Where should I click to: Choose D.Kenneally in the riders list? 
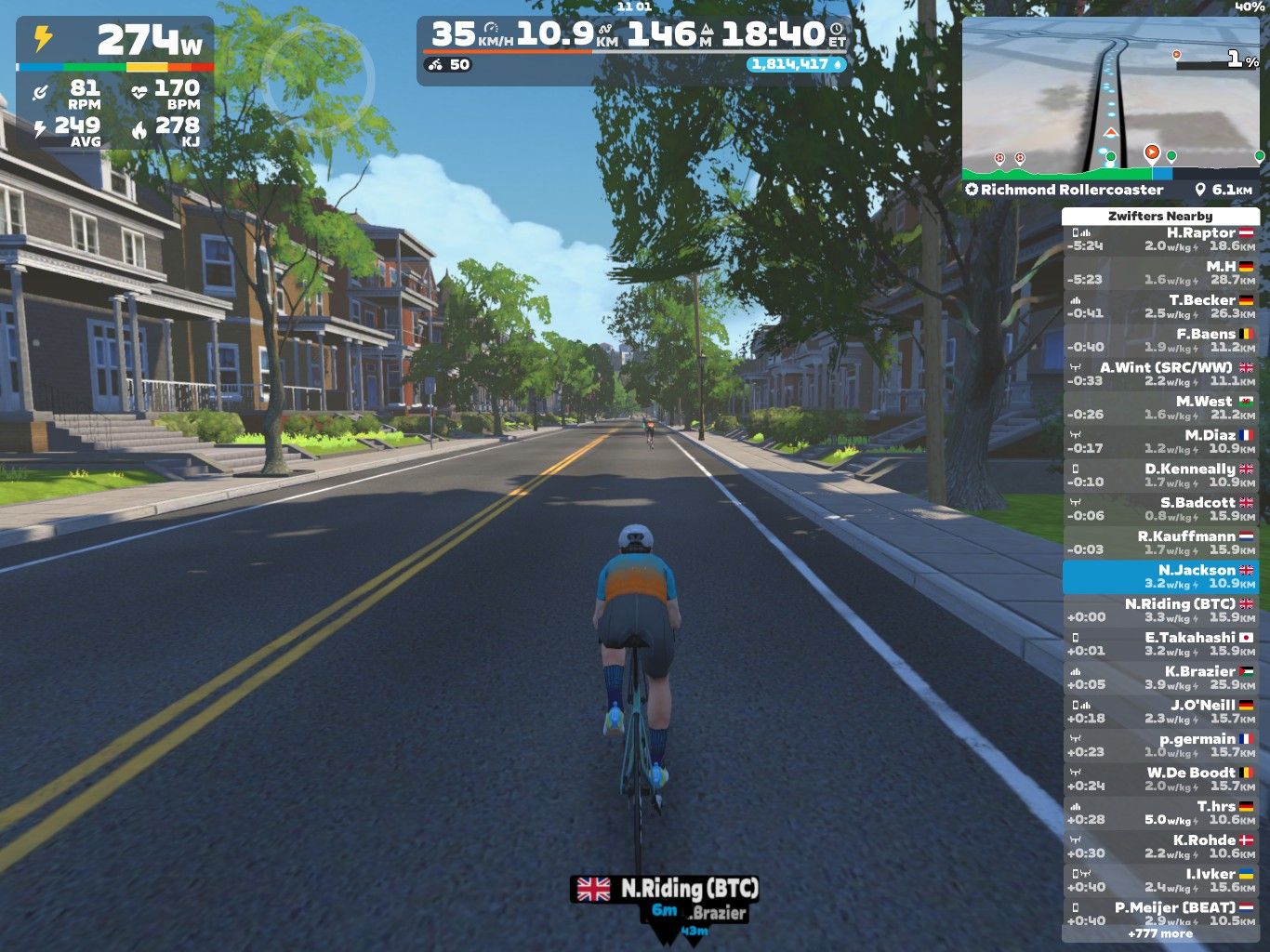pyautogui.click(x=1160, y=475)
